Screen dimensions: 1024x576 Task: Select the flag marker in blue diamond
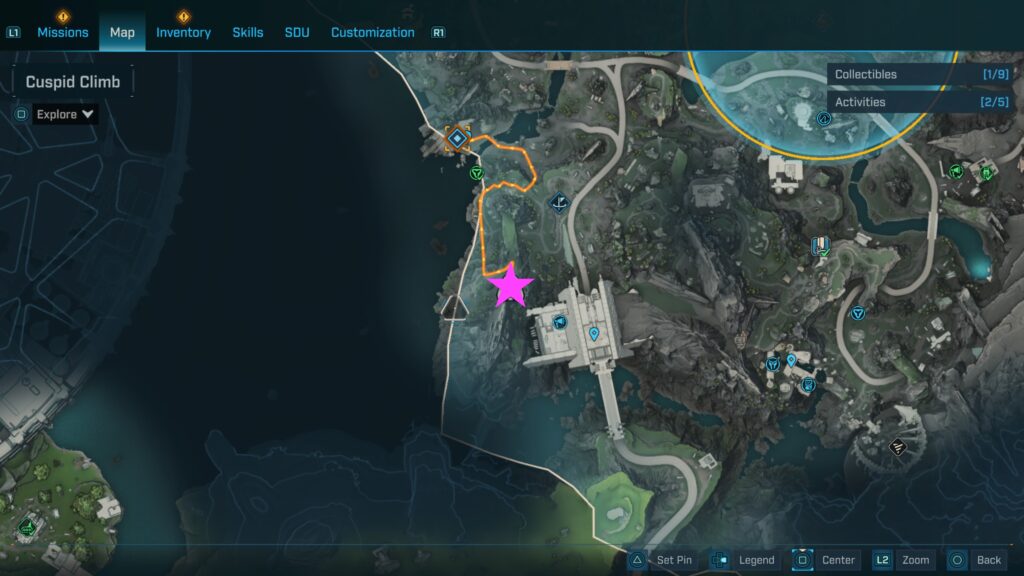point(560,204)
